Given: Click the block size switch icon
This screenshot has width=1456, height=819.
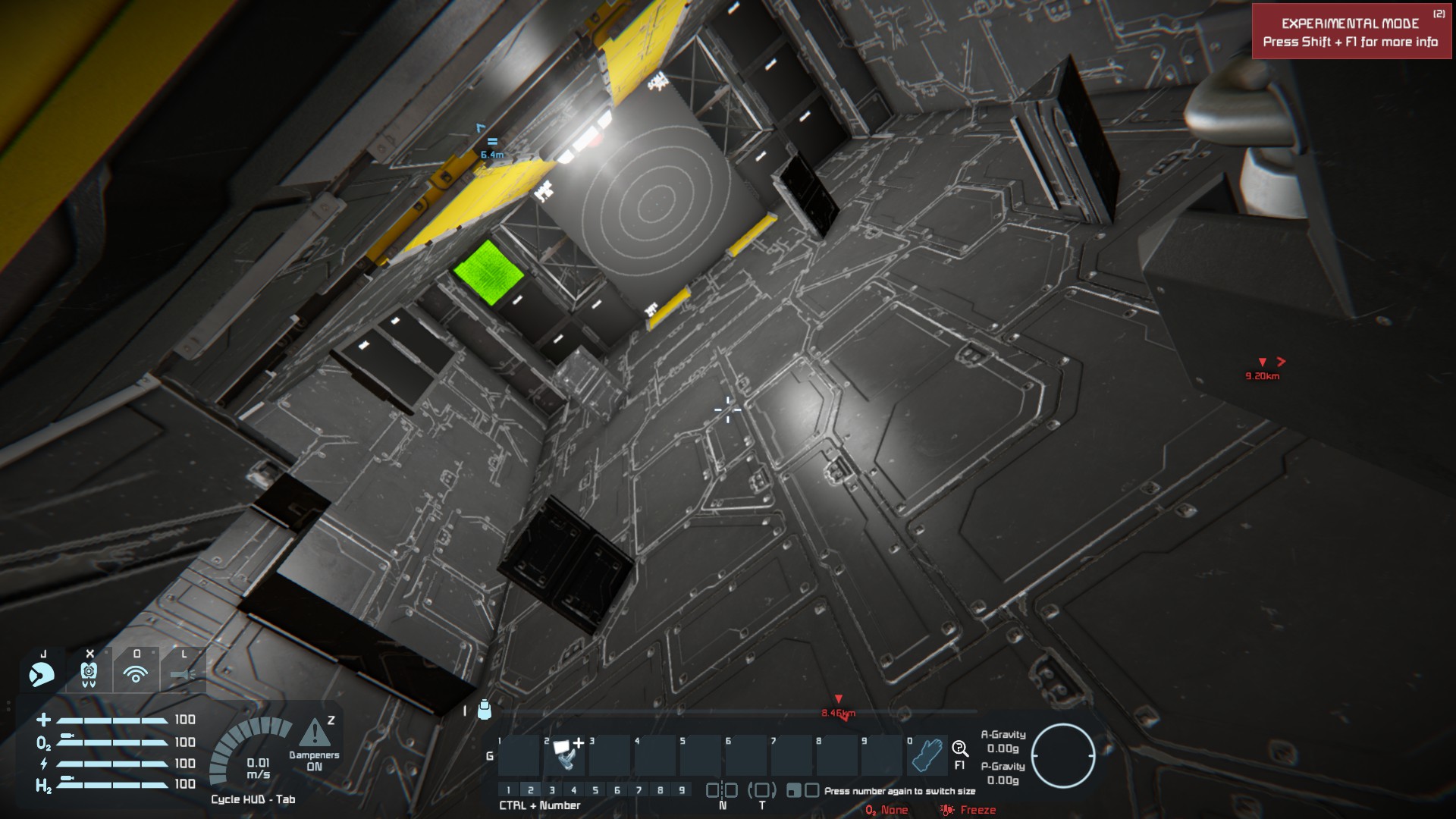Looking at the screenshot, I should pyautogui.click(x=802, y=790).
